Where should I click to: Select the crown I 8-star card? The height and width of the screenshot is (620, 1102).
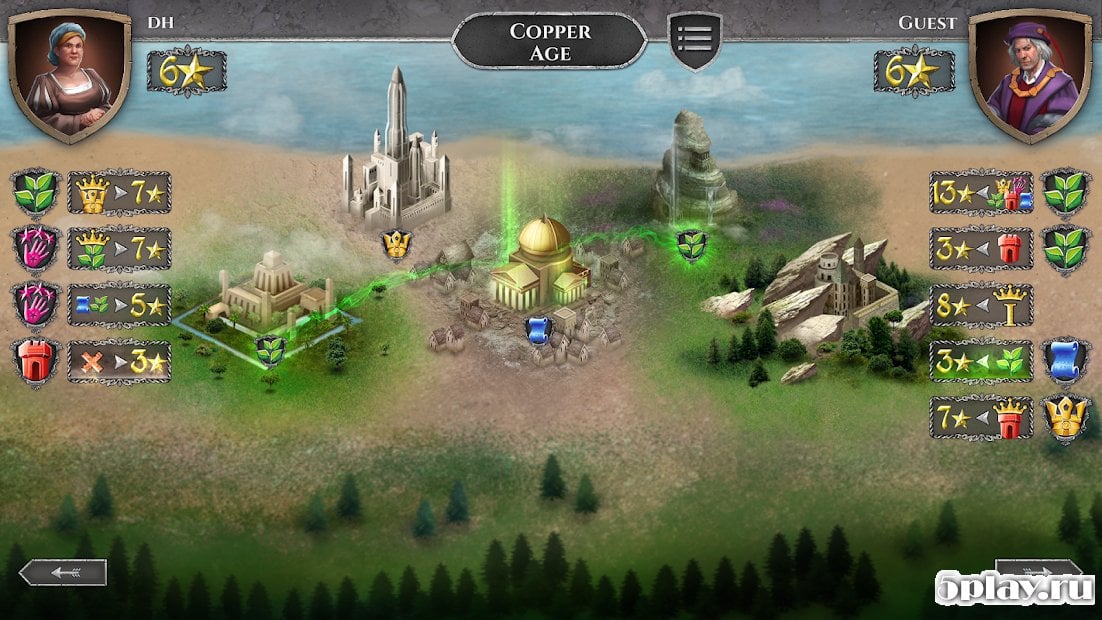pyautogui.click(x=980, y=305)
